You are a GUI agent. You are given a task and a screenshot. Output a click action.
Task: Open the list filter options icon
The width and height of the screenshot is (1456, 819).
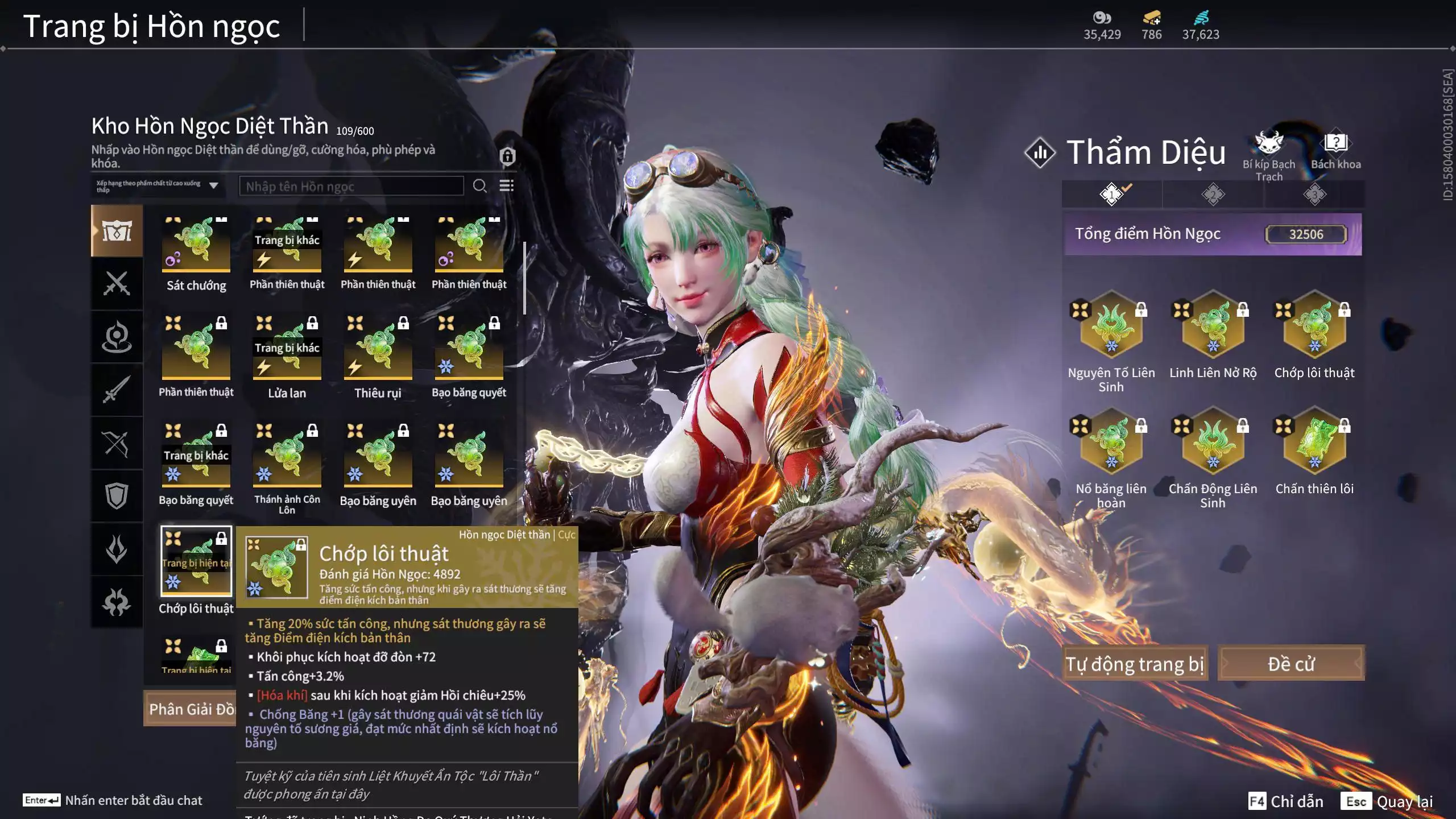(x=506, y=186)
